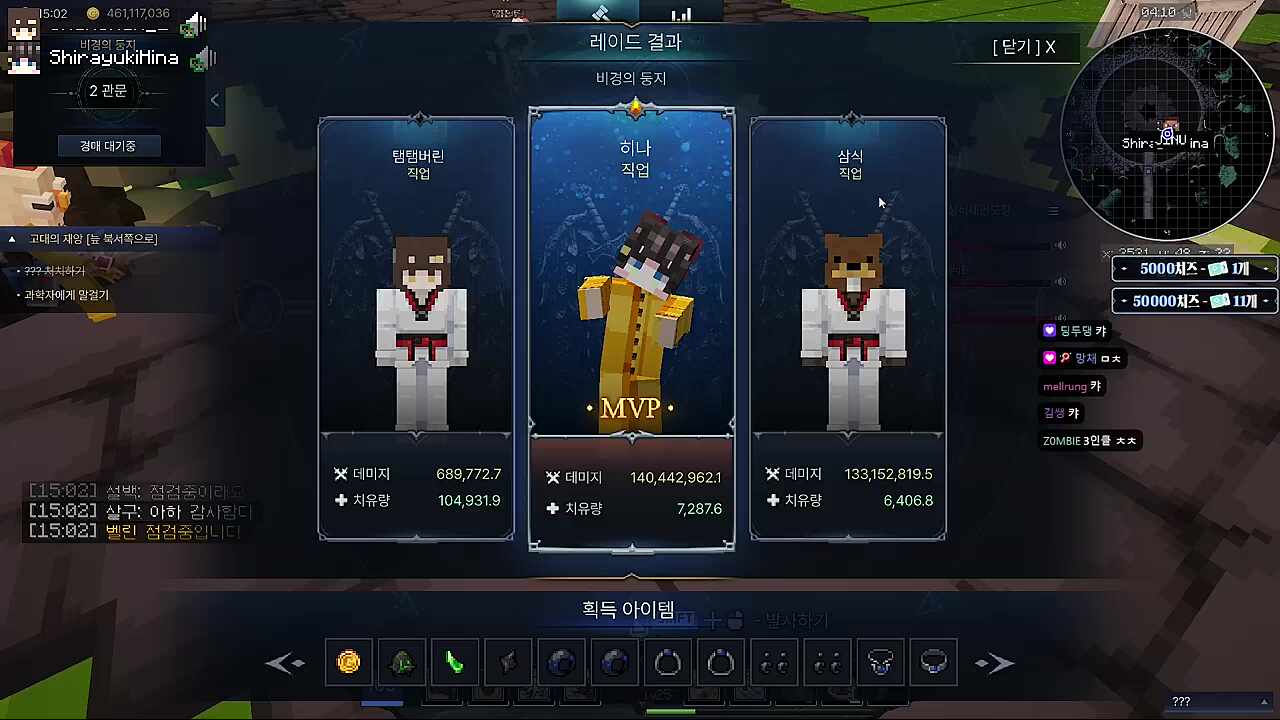Viewport: 1280px width, 720px height.
Task: Purchase the 5000치즈 item
Action: pos(1194,268)
